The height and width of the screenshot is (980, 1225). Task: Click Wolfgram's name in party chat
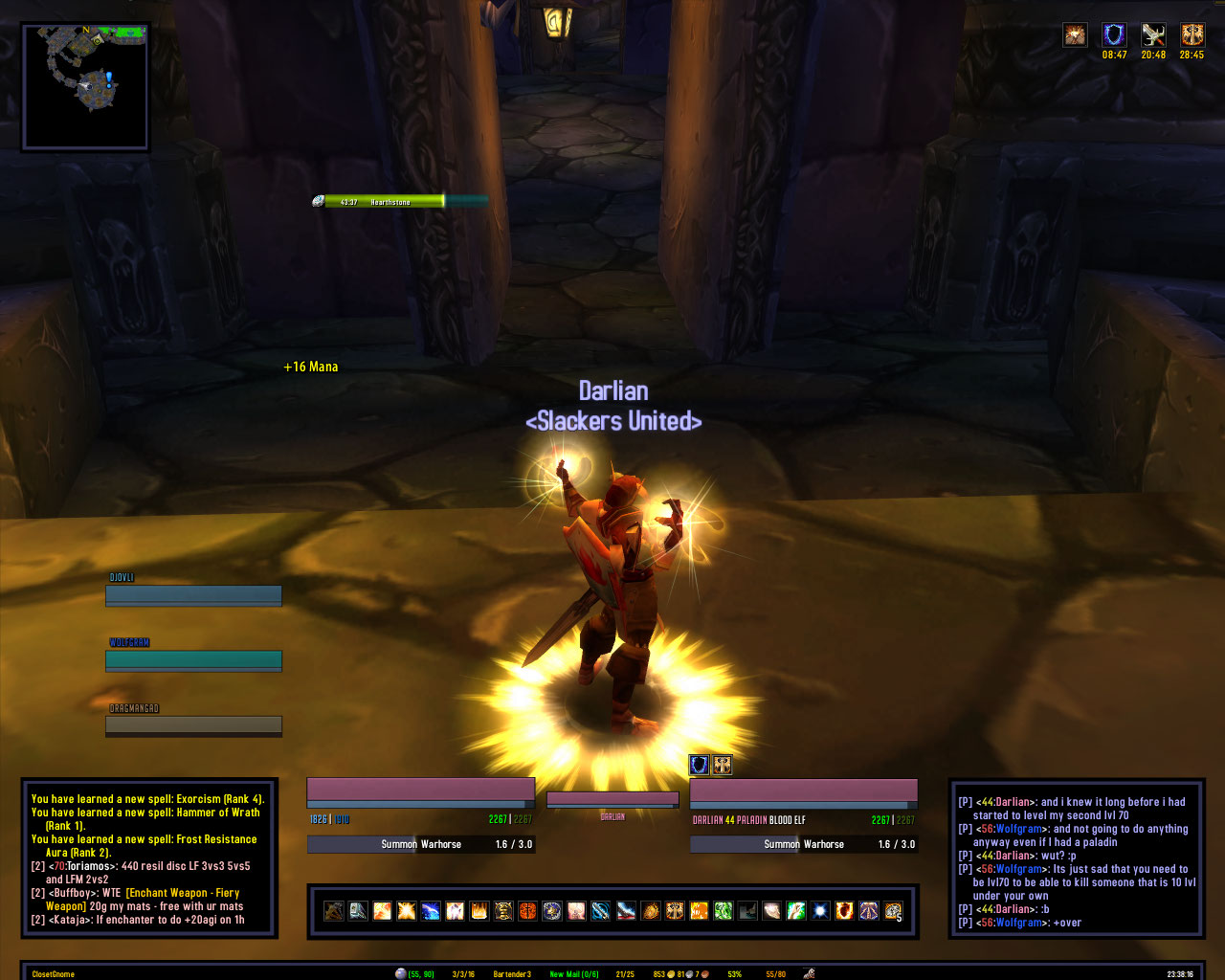point(1019,829)
